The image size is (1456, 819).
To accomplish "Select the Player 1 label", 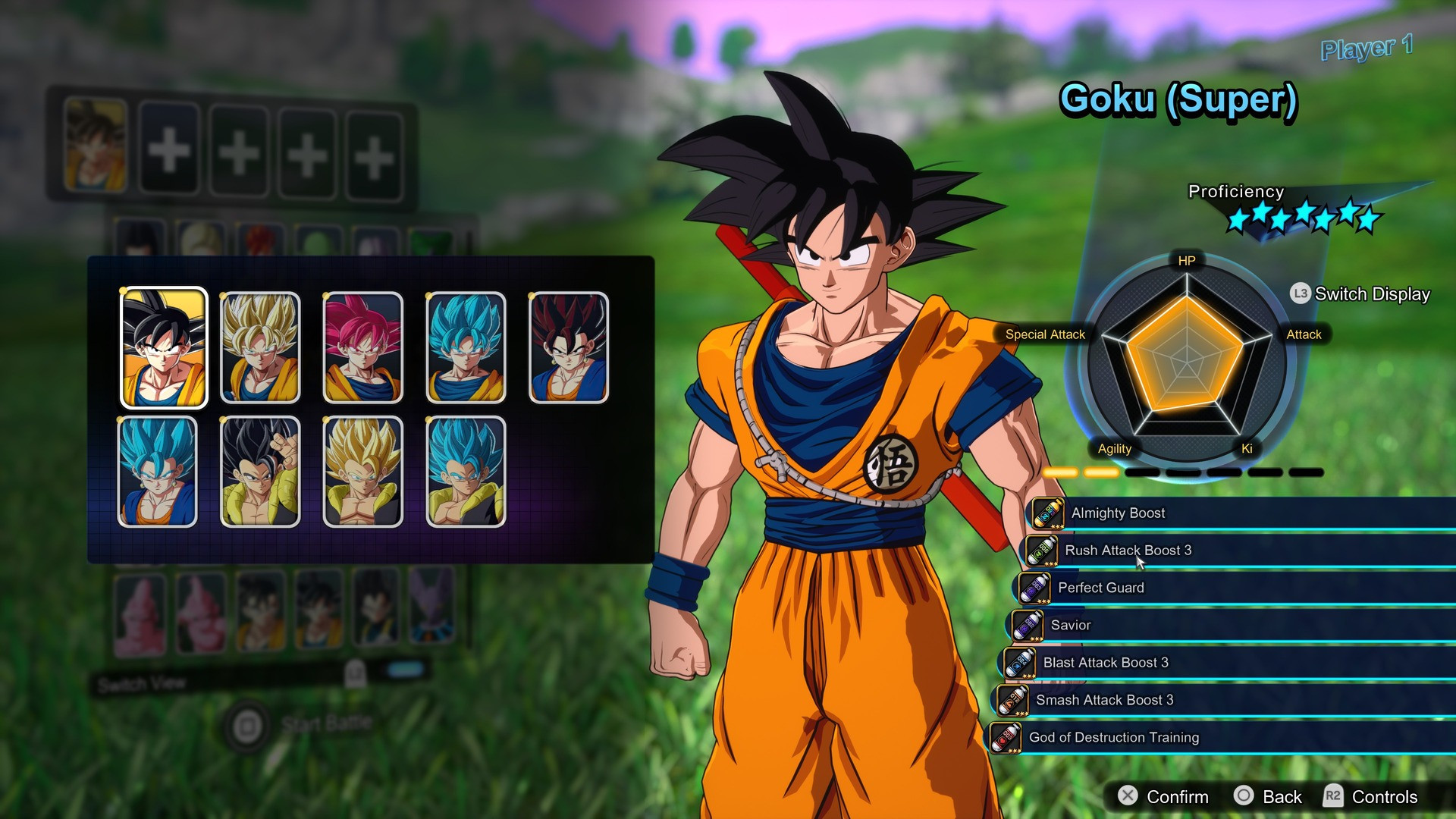I will pos(1365,50).
